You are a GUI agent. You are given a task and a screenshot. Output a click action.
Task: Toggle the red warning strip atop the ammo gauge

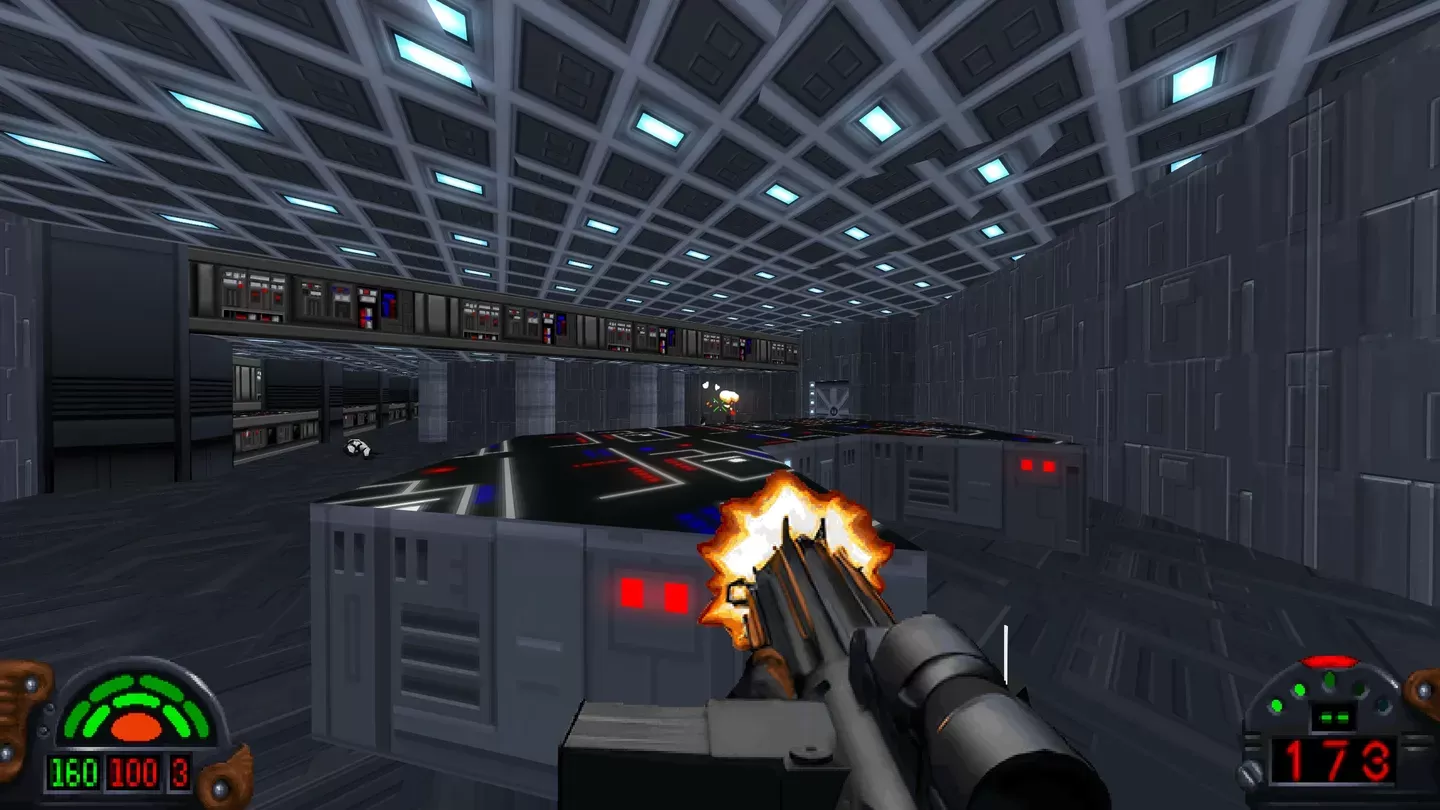1327,659
